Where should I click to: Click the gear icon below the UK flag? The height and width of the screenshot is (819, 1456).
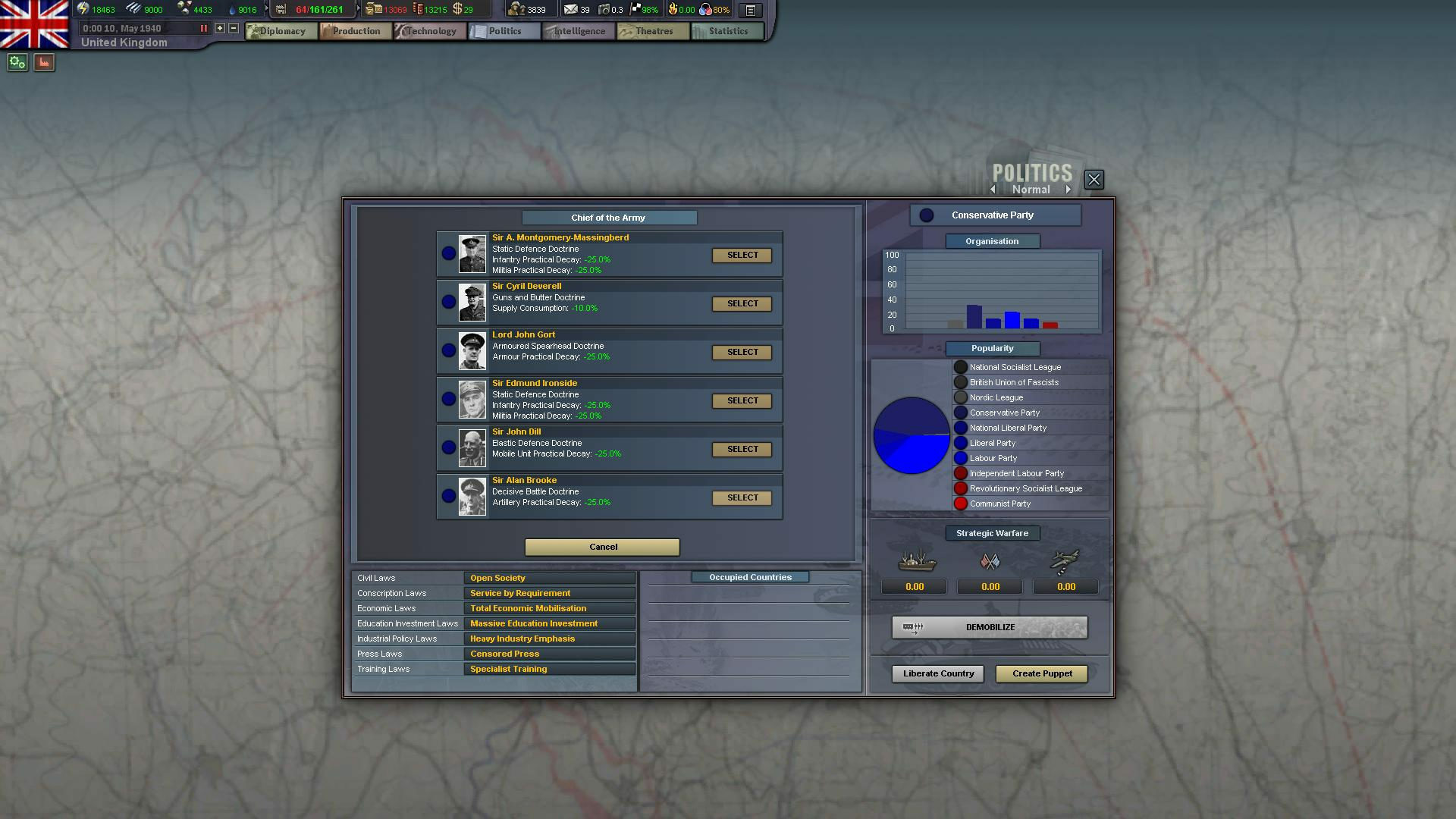(x=16, y=62)
